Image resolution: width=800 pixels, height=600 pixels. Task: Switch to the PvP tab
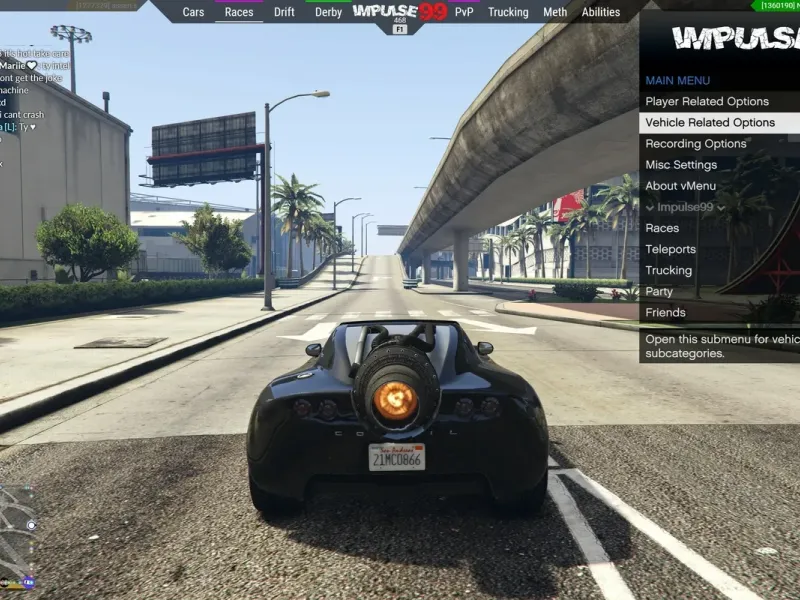click(x=464, y=12)
